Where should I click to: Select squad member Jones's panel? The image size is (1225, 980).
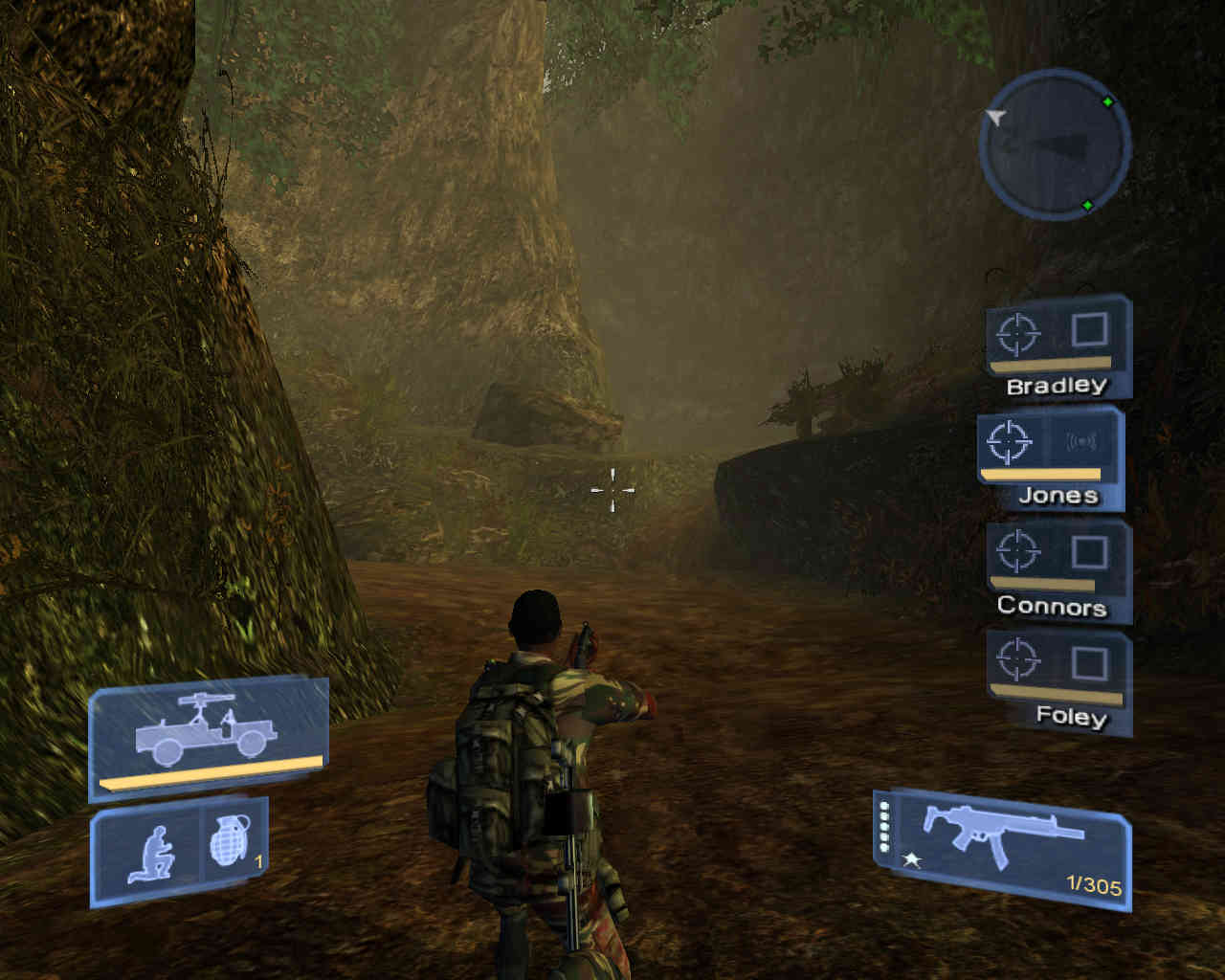tap(1050, 456)
